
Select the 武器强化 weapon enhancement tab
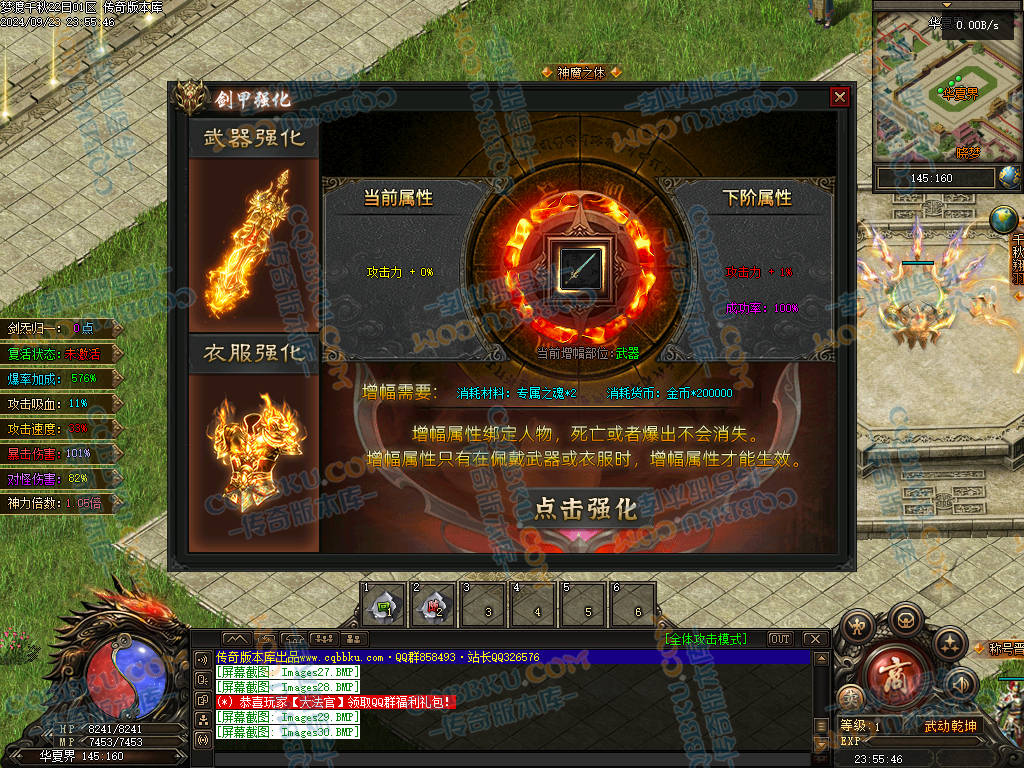tap(254, 137)
